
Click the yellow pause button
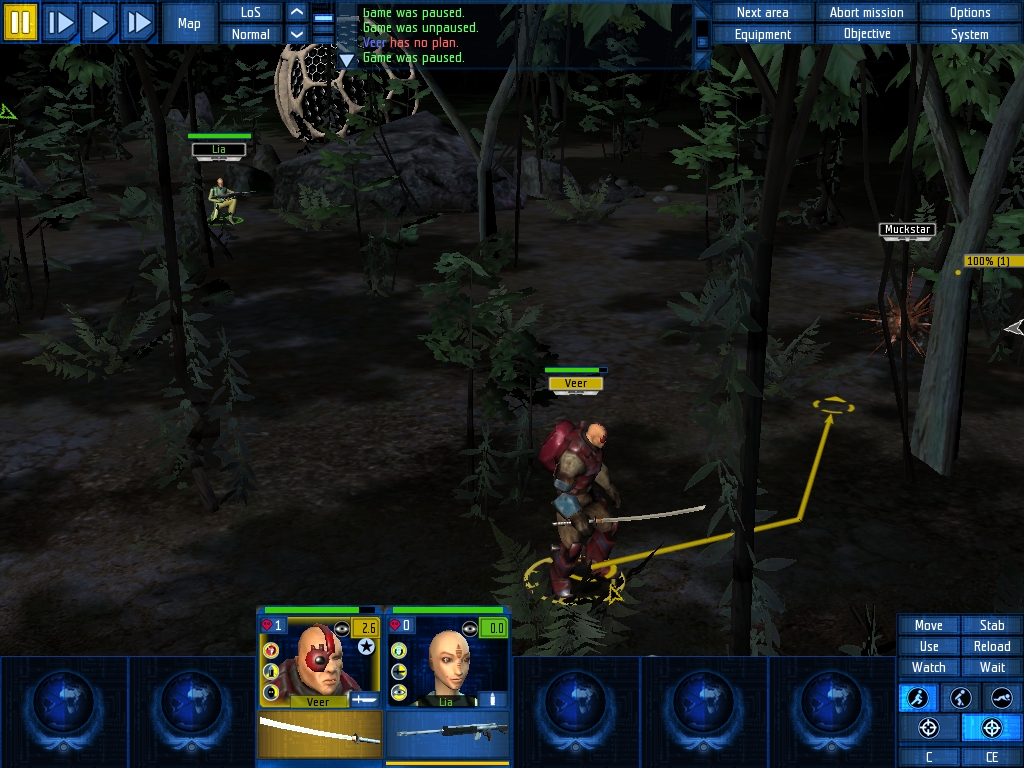tap(20, 22)
